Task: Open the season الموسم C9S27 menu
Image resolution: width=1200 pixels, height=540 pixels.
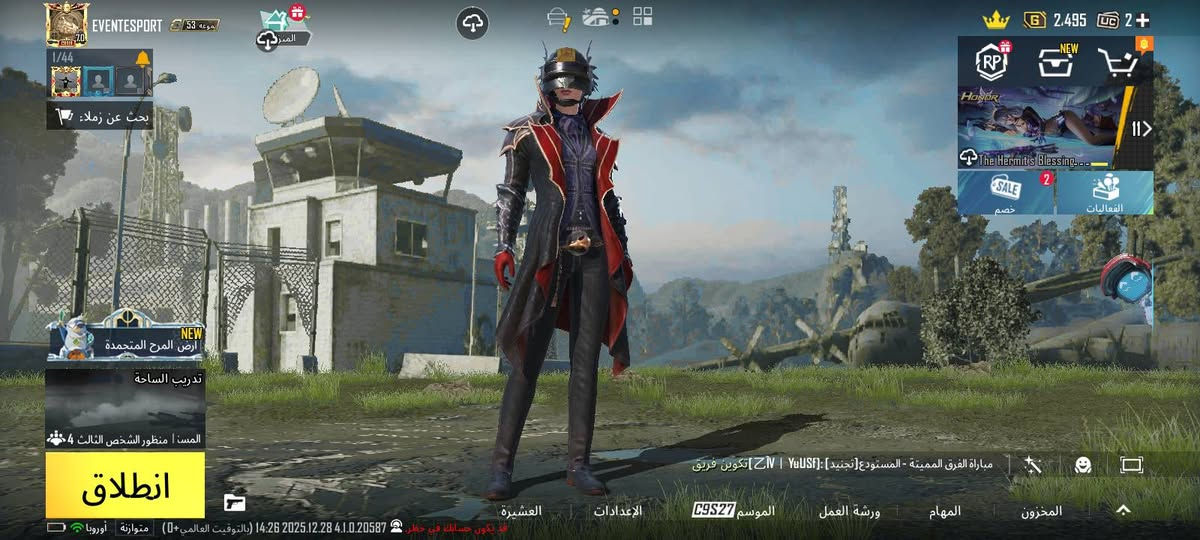Action: 734,511
